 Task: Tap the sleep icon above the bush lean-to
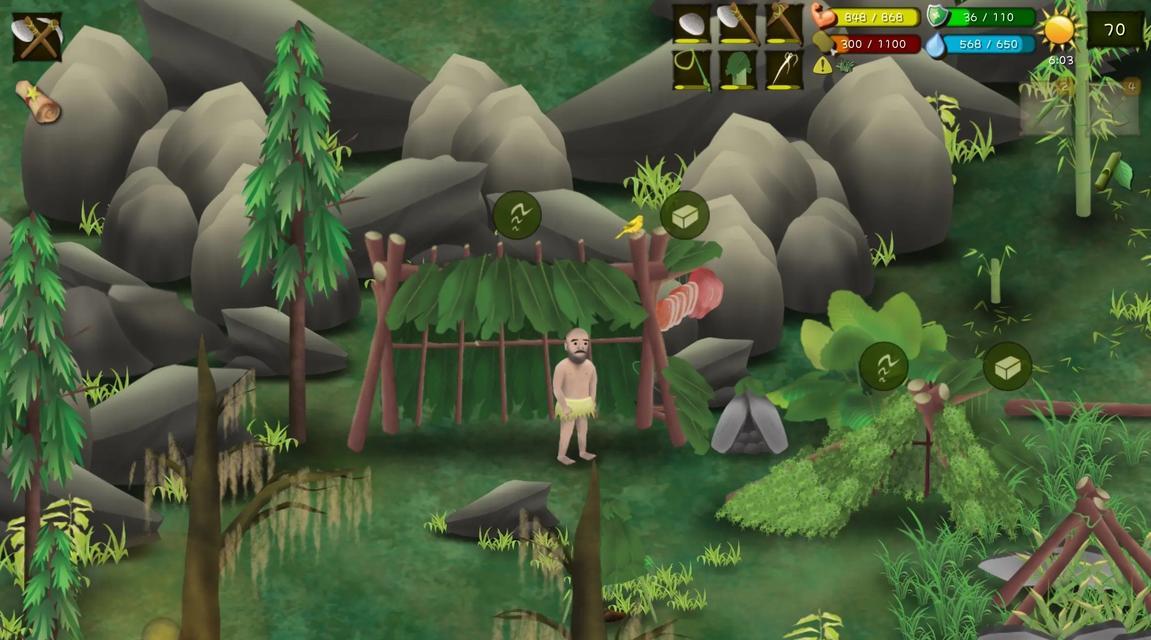(884, 367)
